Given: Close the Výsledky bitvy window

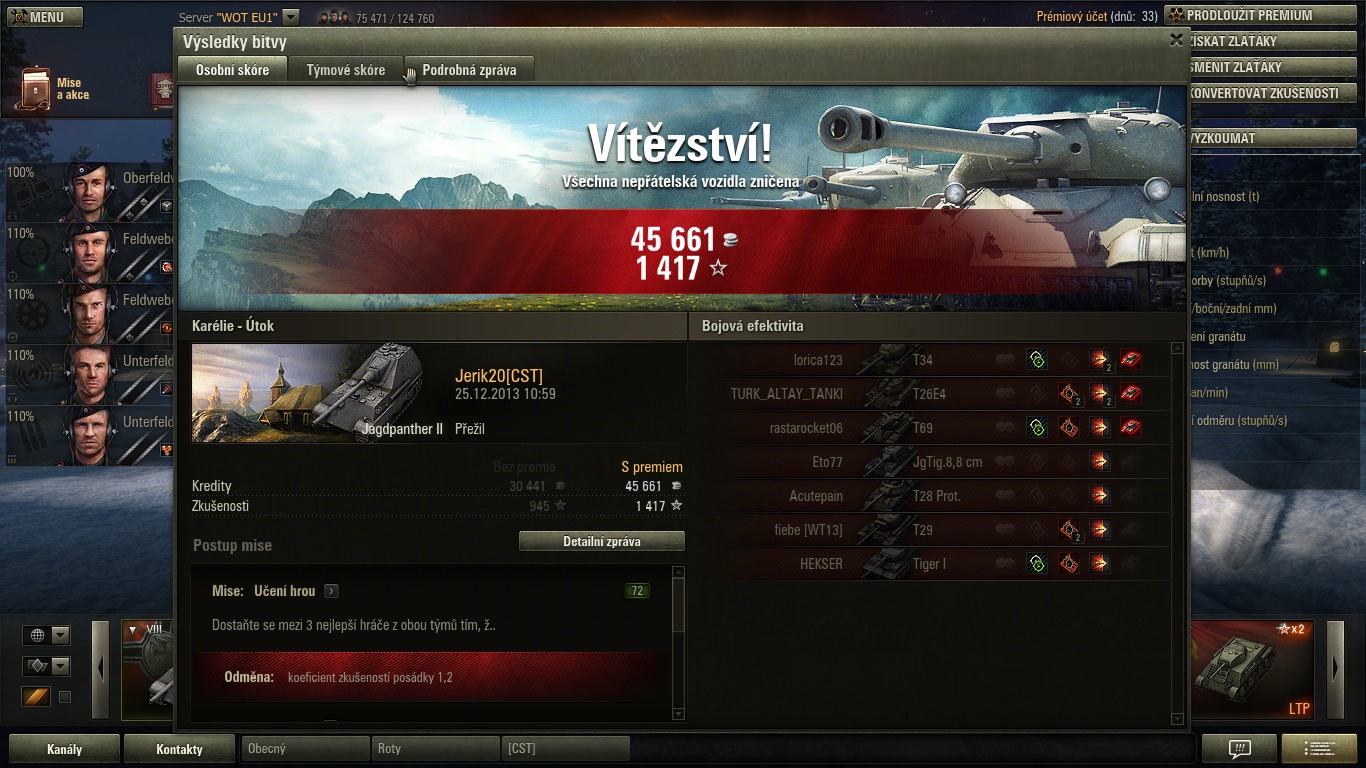Looking at the screenshot, I should 1176,40.
